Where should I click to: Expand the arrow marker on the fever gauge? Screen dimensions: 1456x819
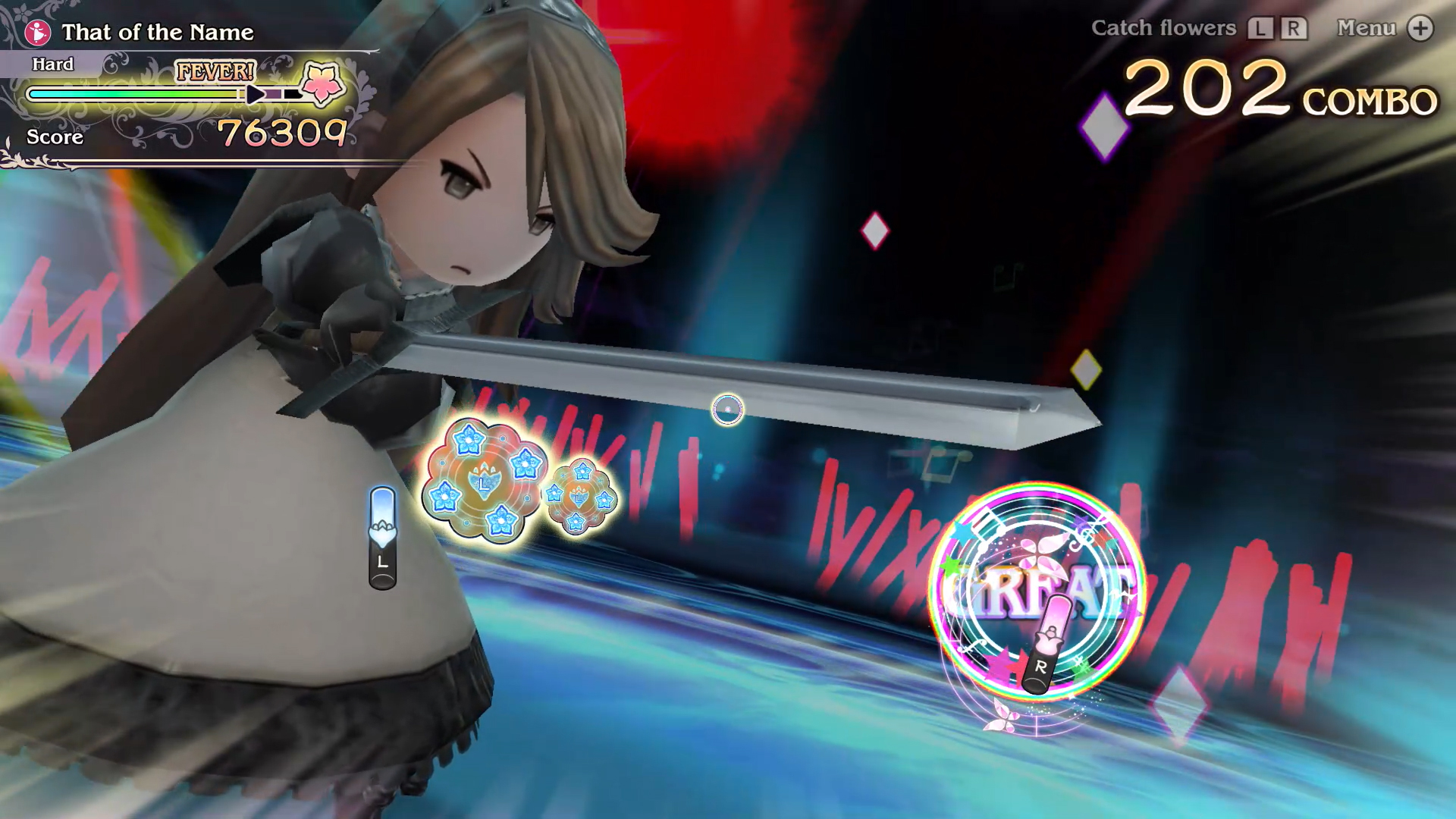pyautogui.click(x=256, y=93)
